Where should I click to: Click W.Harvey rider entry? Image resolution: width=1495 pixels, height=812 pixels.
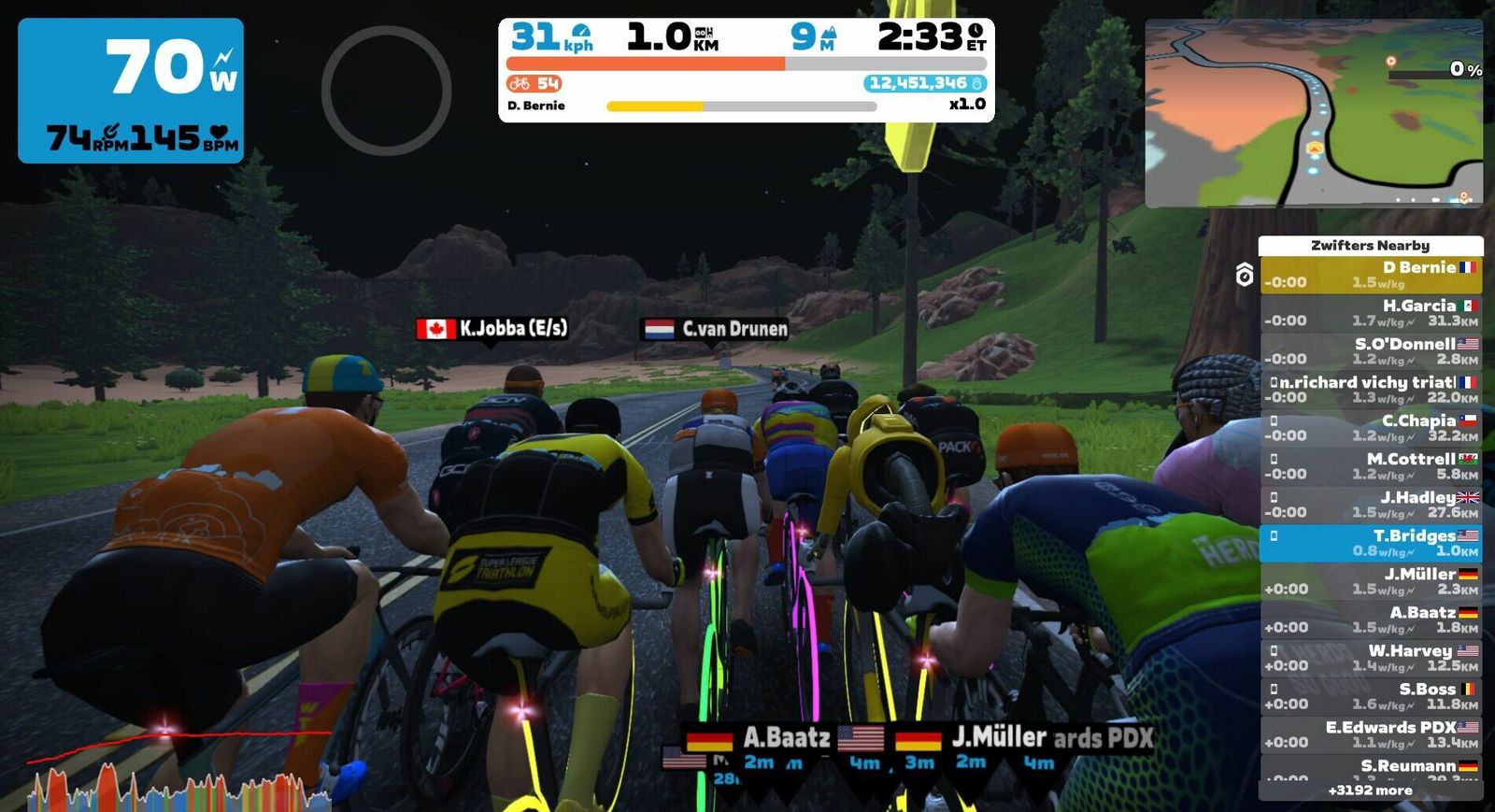pyautogui.click(x=1370, y=658)
